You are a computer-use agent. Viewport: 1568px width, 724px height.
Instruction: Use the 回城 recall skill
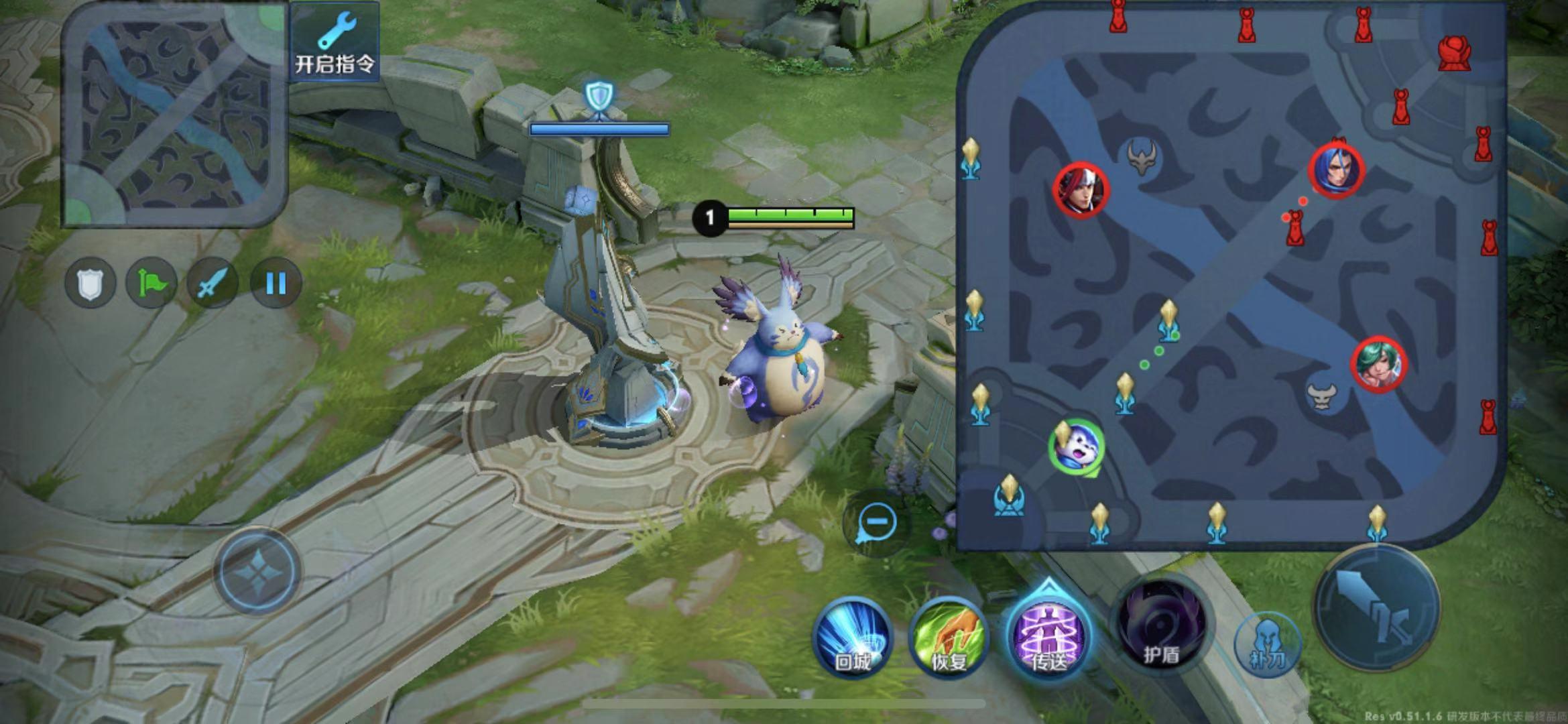pyautogui.click(x=853, y=638)
